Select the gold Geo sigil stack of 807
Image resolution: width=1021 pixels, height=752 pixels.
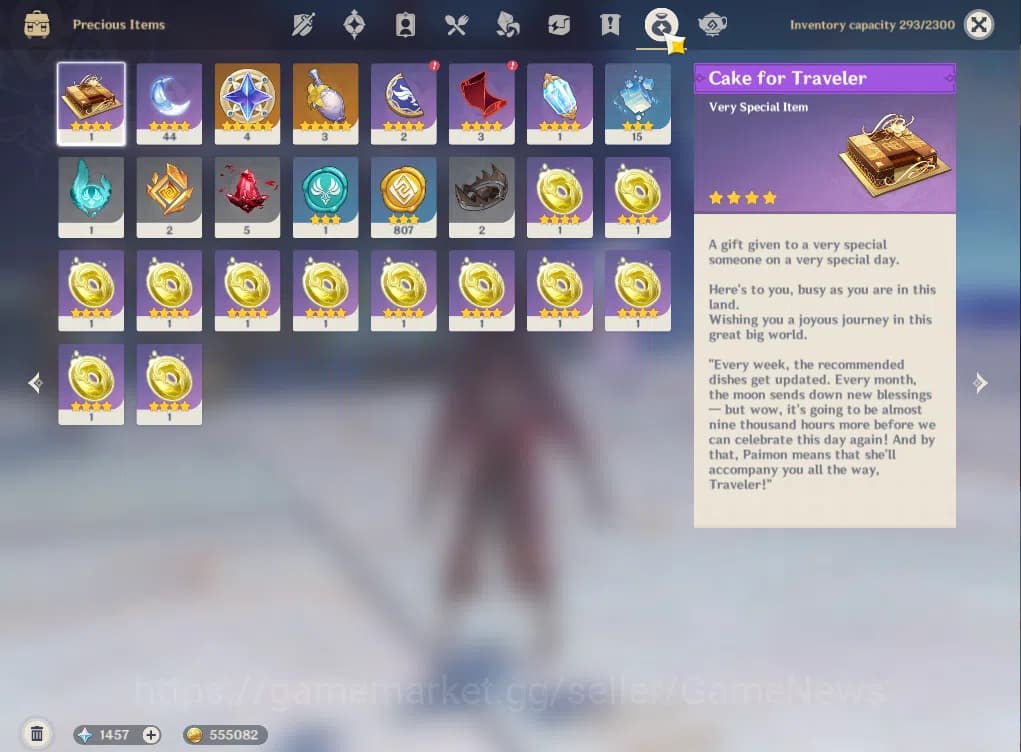click(403, 191)
